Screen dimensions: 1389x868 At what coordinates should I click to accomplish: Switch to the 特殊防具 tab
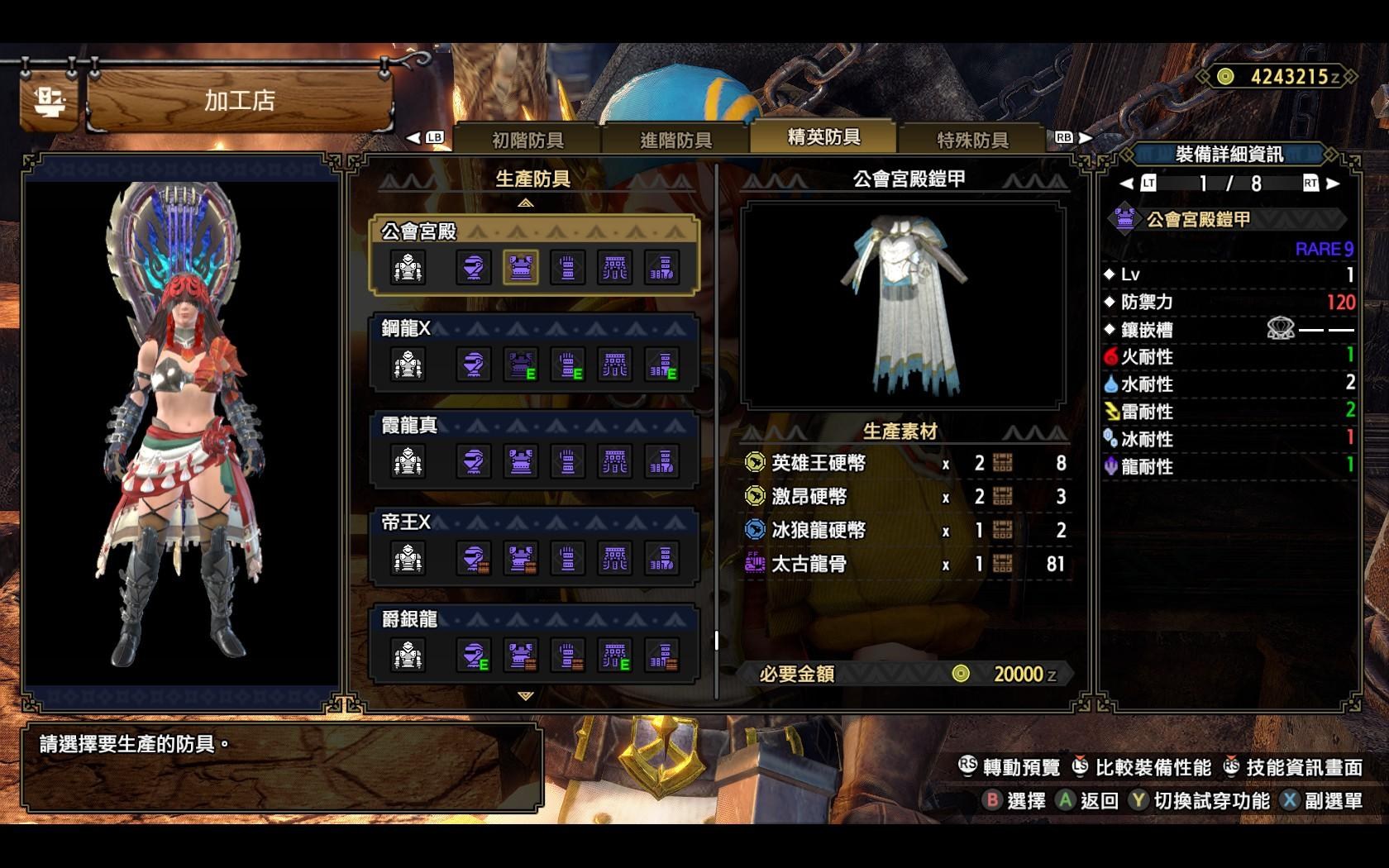click(973, 140)
